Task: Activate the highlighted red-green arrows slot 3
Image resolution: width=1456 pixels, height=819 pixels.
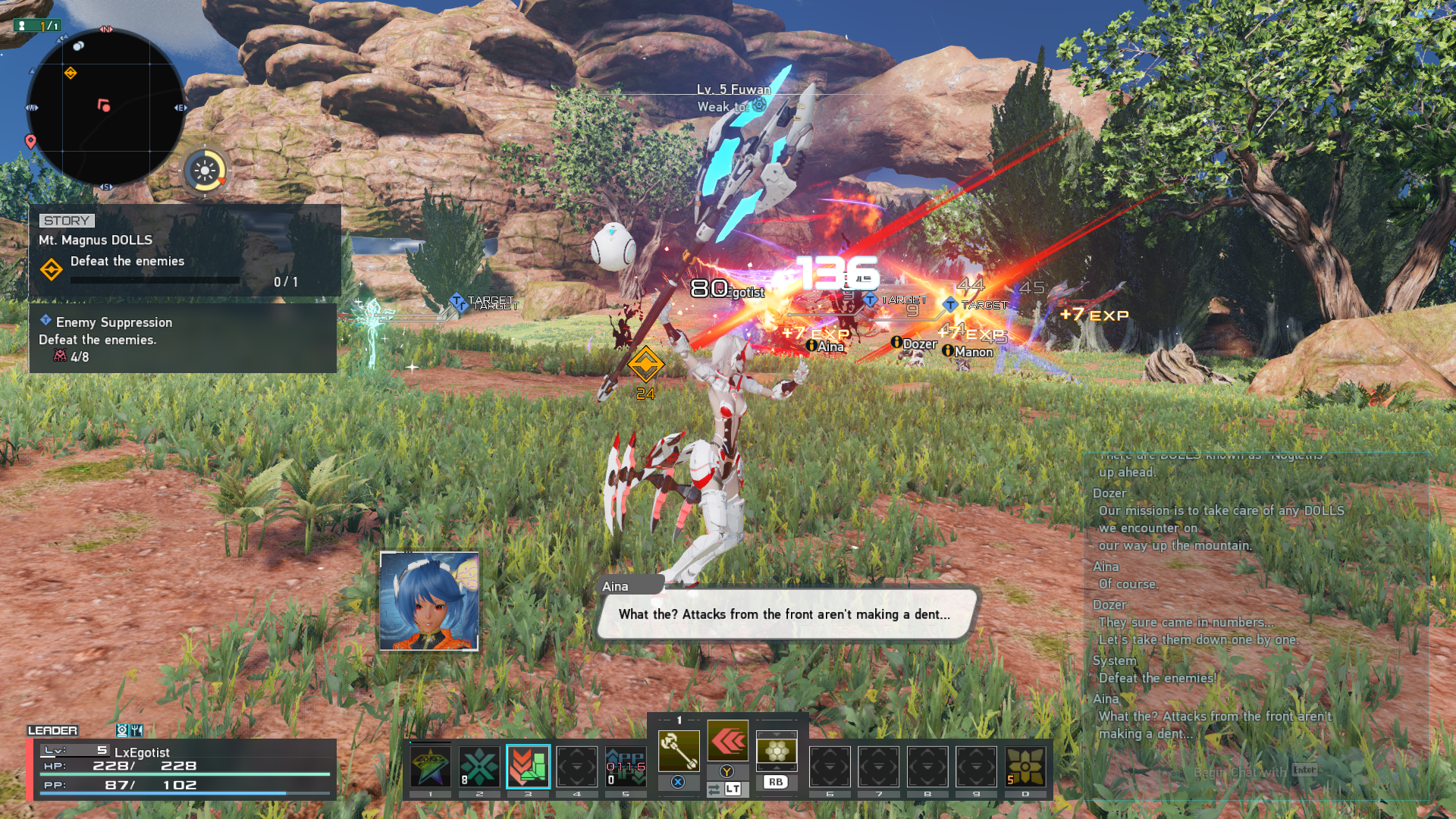Action: point(528,766)
